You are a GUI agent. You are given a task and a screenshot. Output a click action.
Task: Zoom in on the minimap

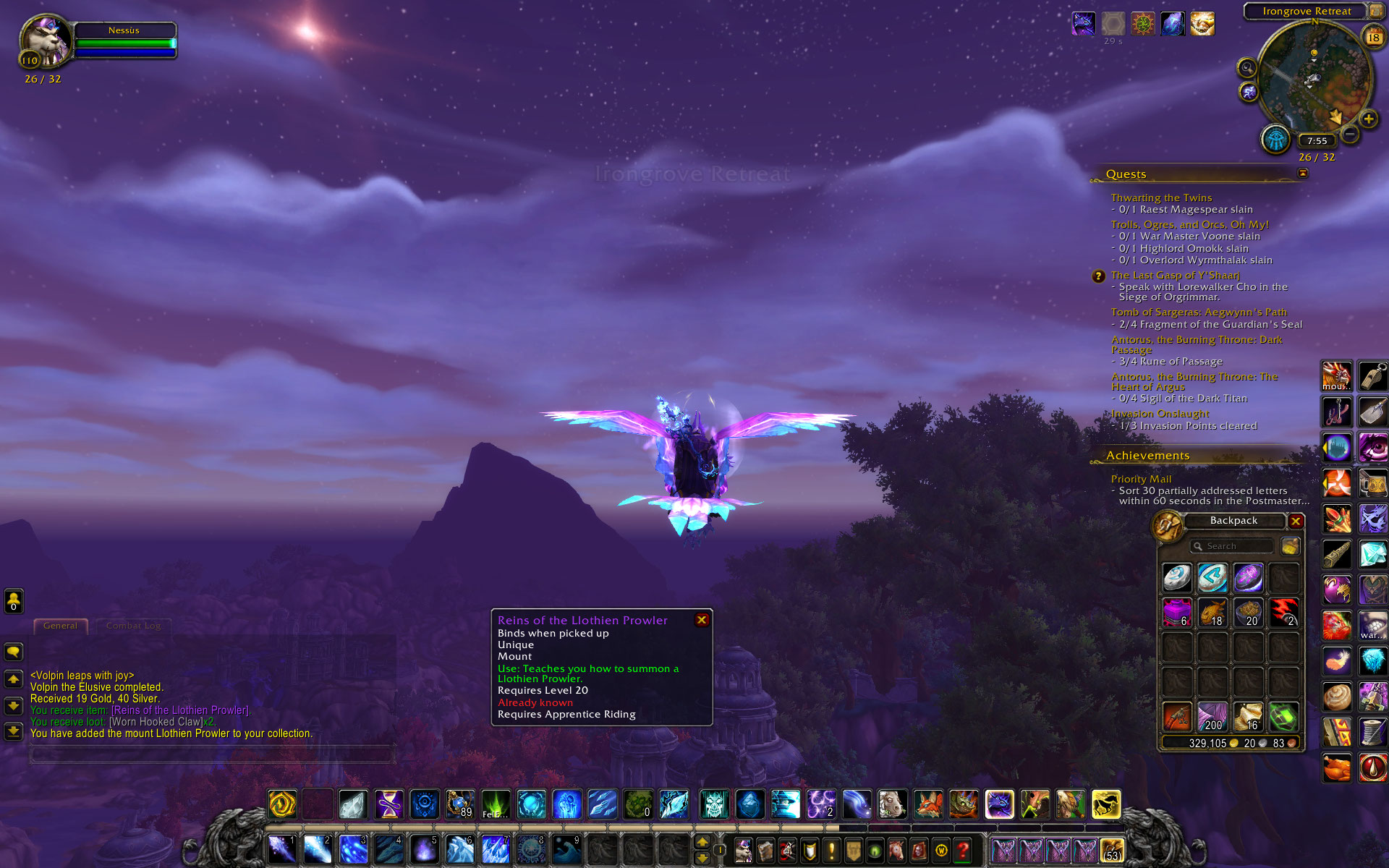pos(1368,119)
